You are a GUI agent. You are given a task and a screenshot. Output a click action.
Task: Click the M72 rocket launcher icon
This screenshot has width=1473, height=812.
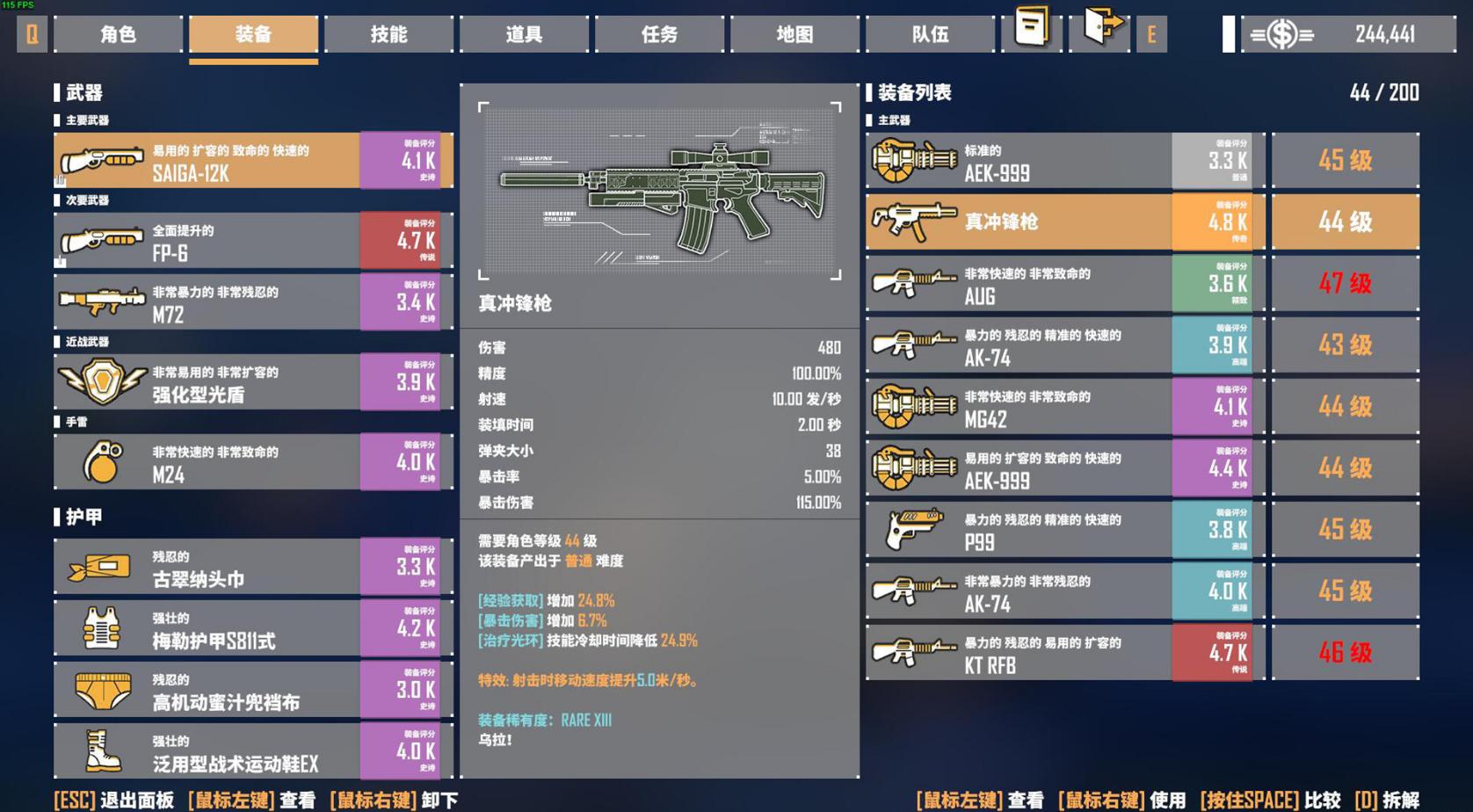coord(99,301)
